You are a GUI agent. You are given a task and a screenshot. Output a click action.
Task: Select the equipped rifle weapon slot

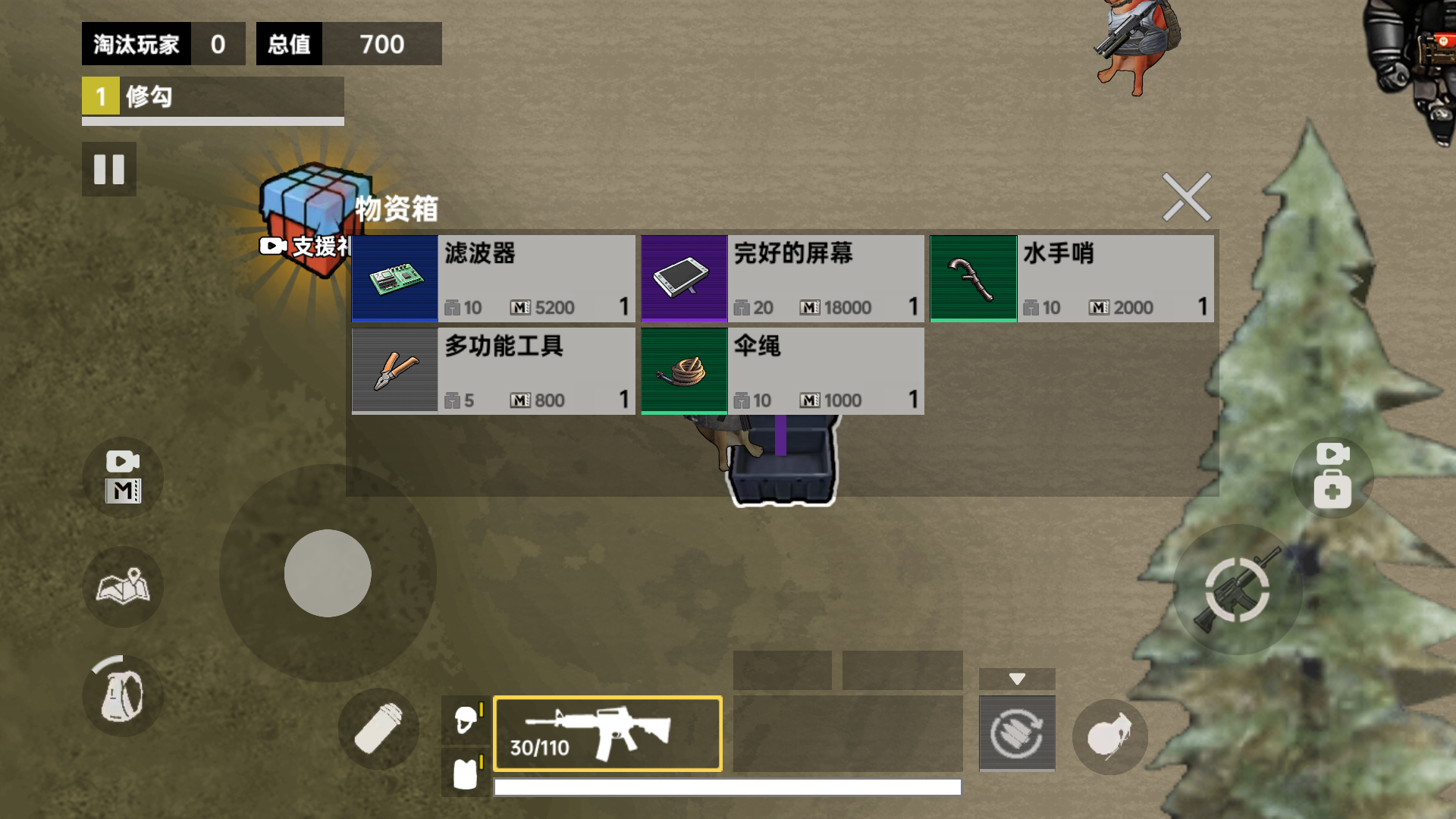coord(607,733)
